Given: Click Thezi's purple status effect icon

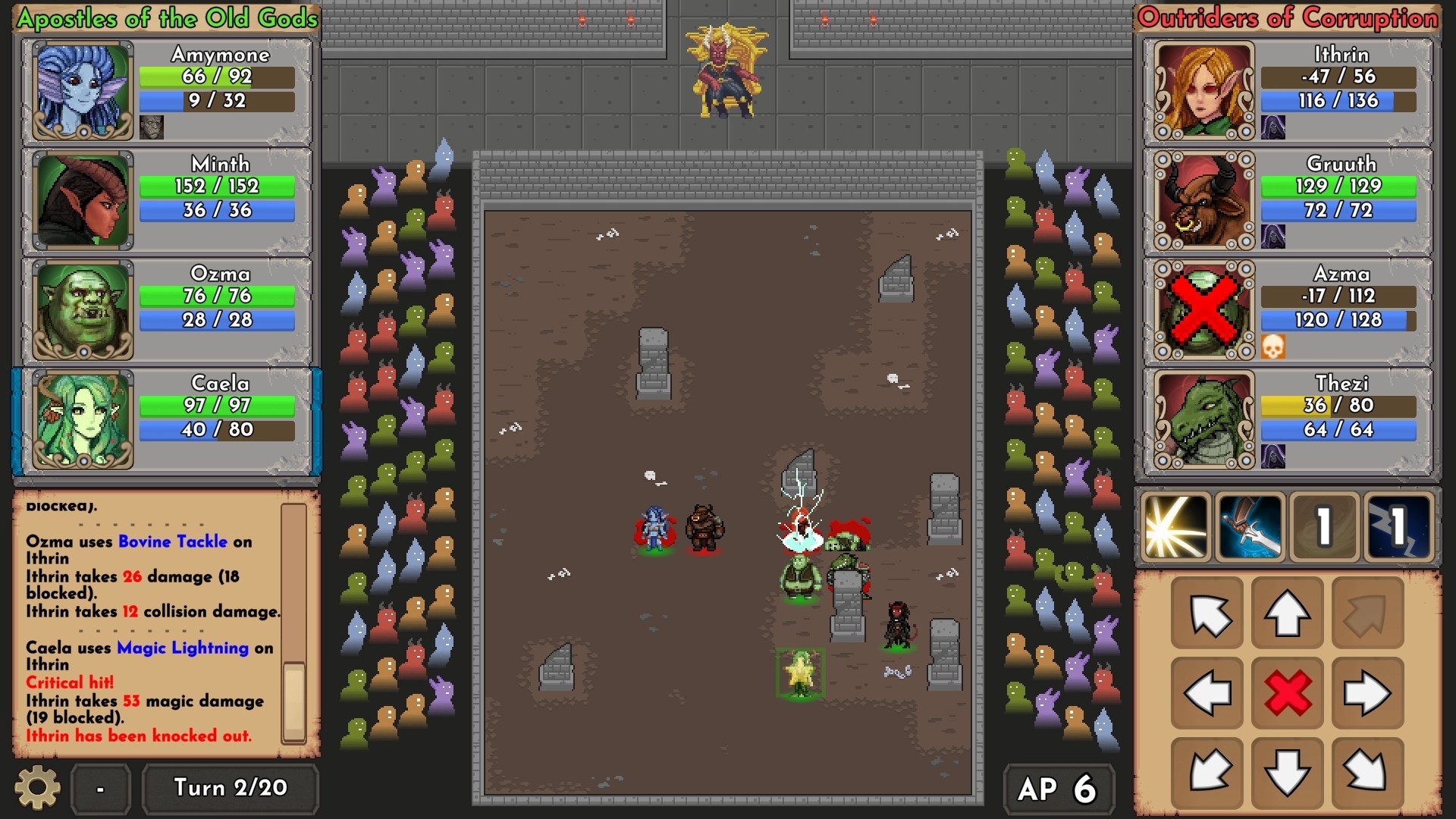Looking at the screenshot, I should click(x=1274, y=456).
